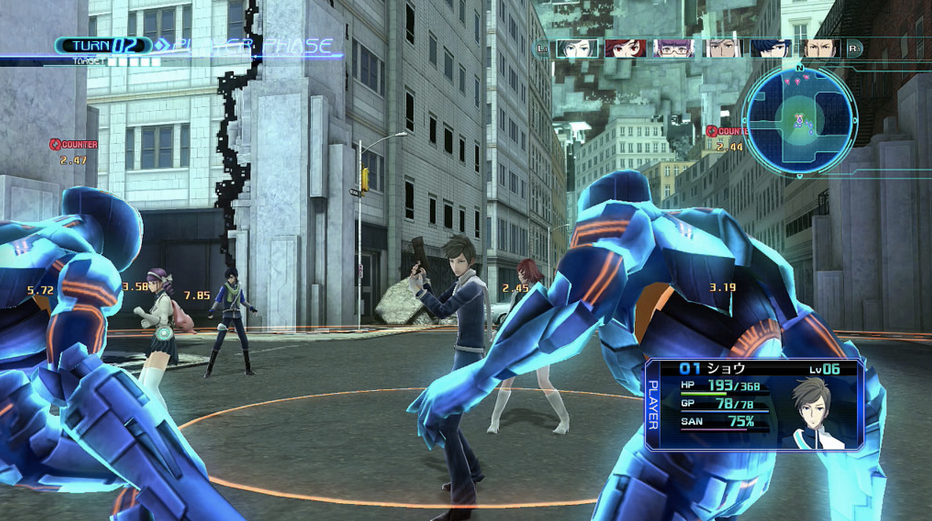Choose the purple-haired glasses character portrait

[674, 48]
